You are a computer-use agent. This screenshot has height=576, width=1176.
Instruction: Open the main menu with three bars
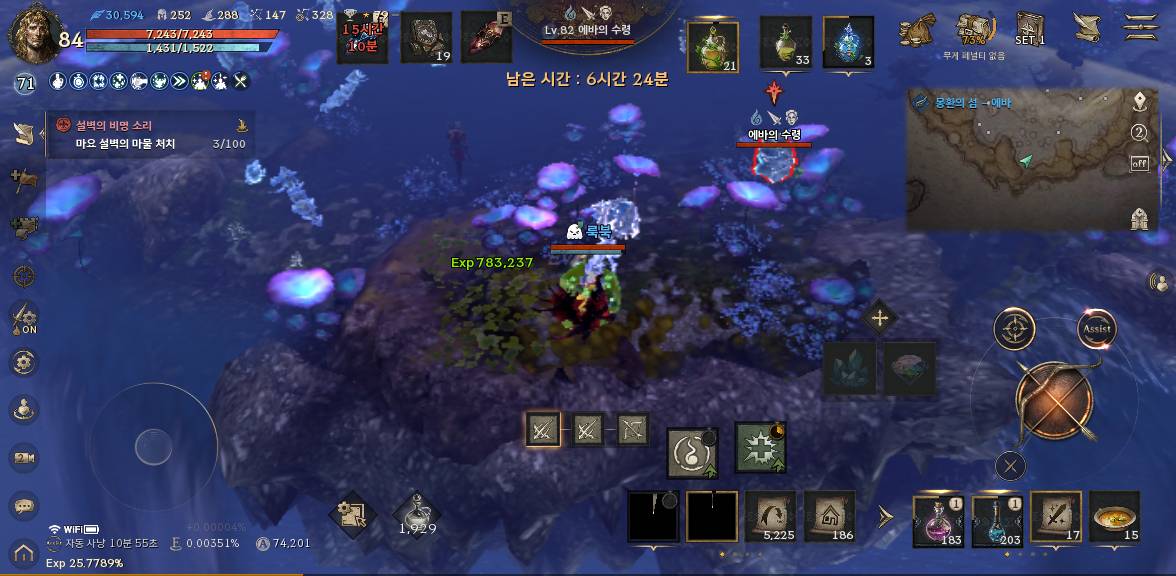point(1142,25)
